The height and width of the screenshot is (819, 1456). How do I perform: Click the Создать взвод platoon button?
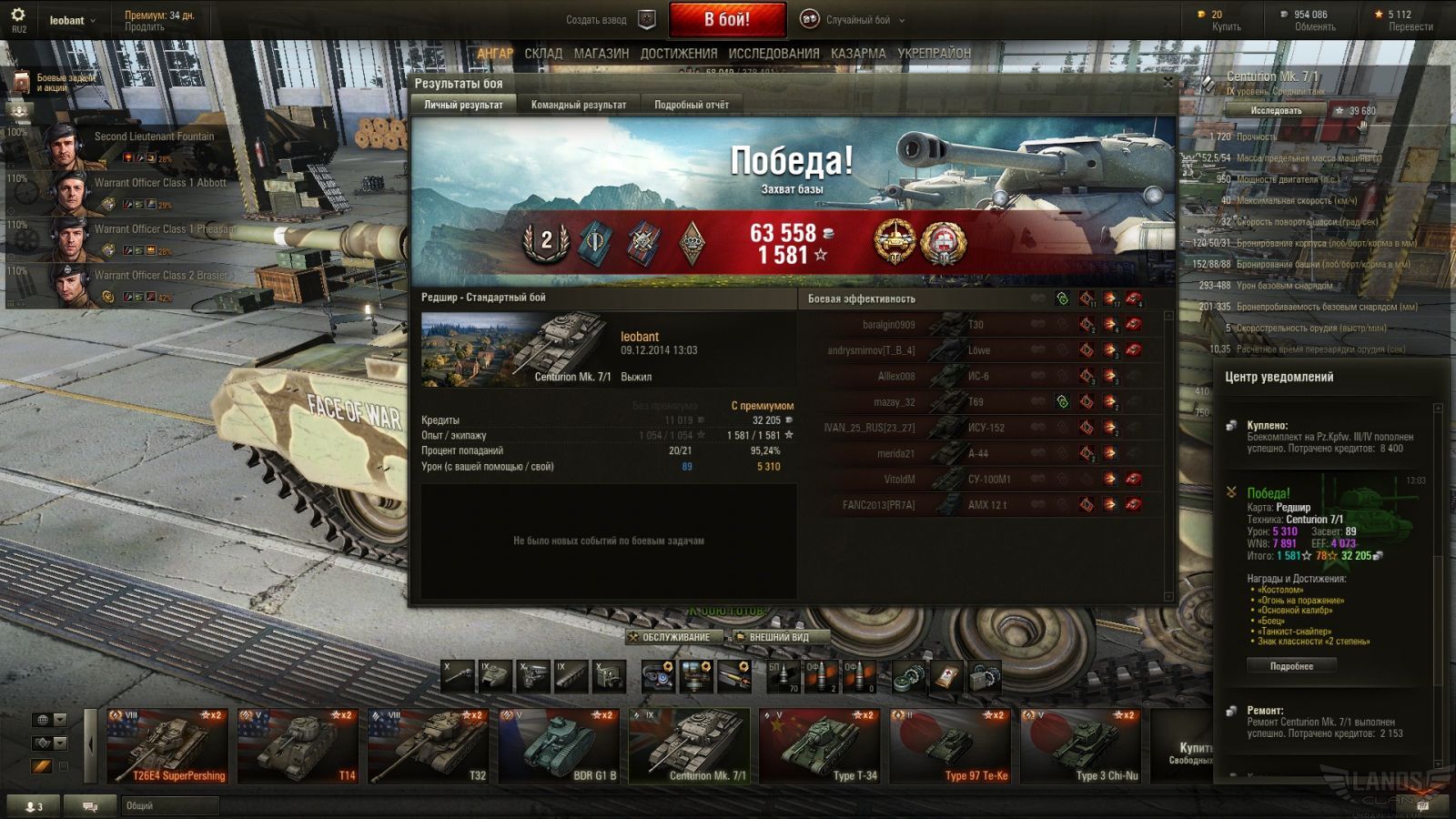608,19
